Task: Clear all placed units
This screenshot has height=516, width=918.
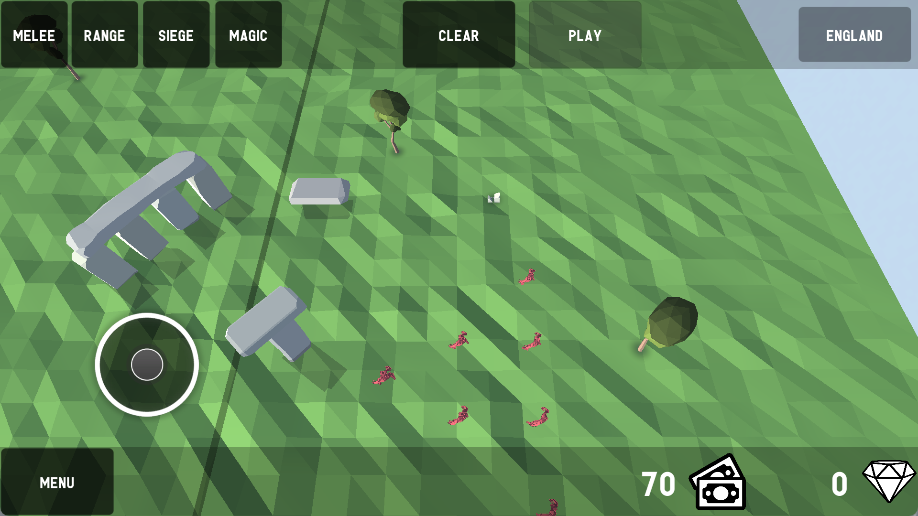Action: (x=458, y=35)
